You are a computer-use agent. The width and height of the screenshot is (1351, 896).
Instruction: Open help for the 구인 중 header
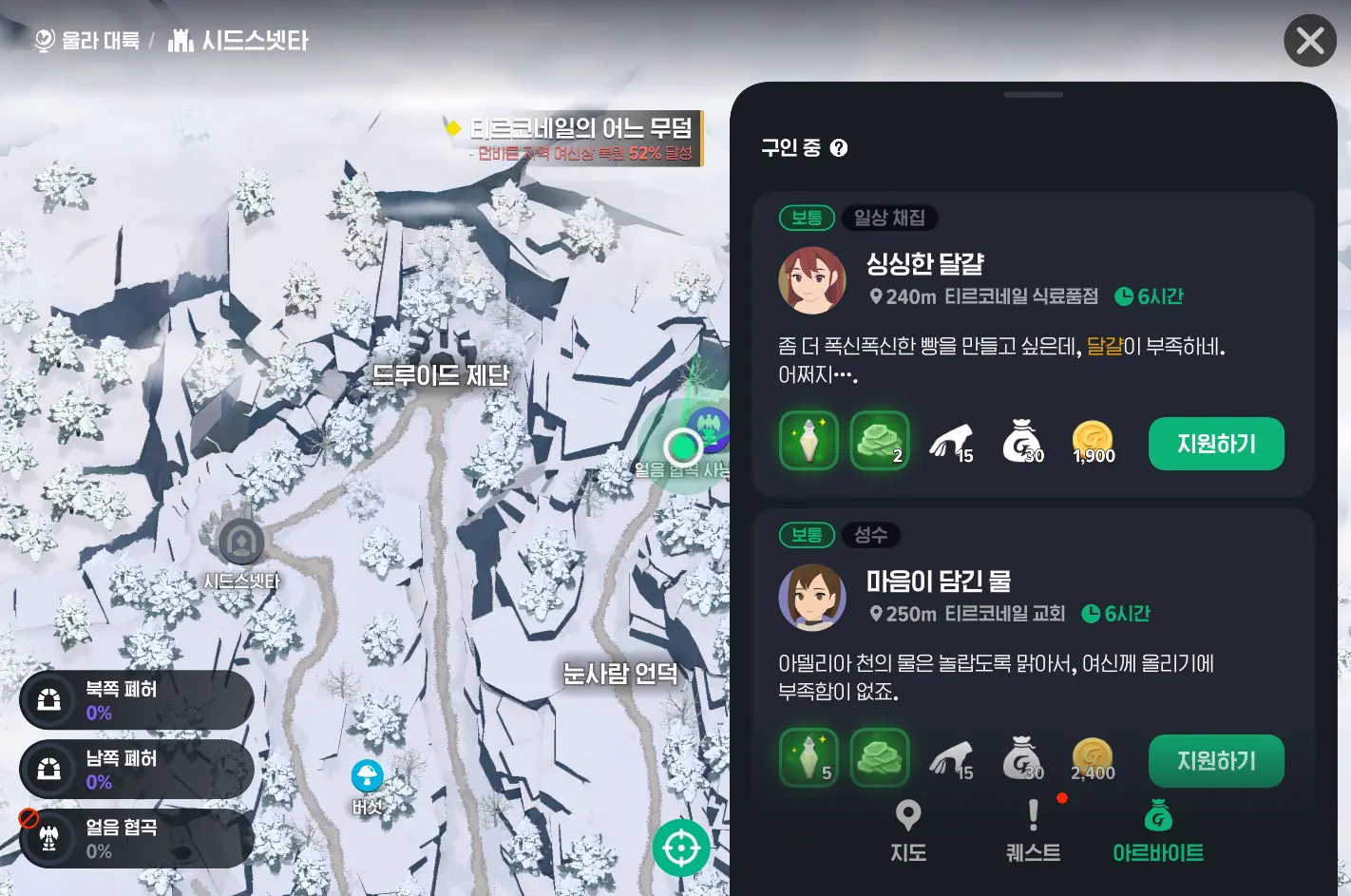(838, 147)
